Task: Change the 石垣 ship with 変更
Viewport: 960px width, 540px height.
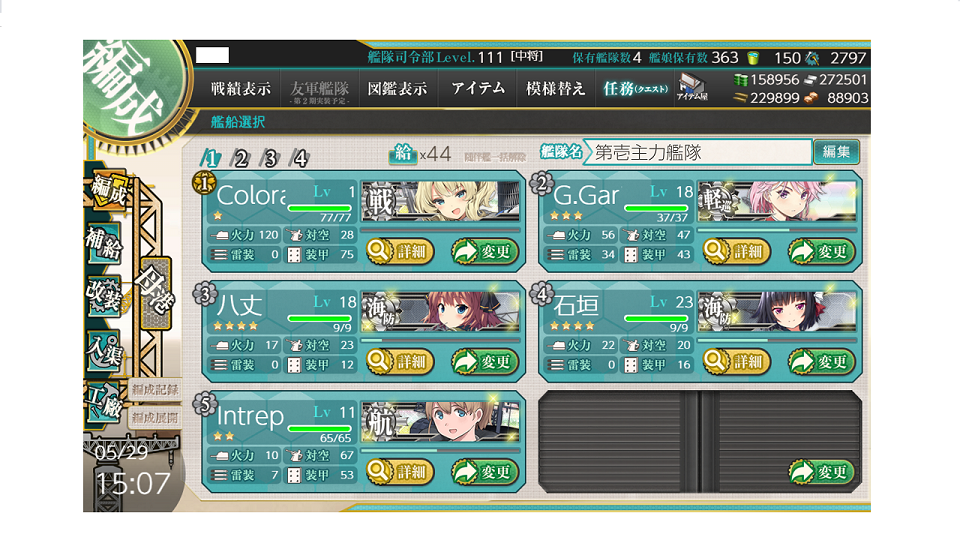Action: click(822, 361)
